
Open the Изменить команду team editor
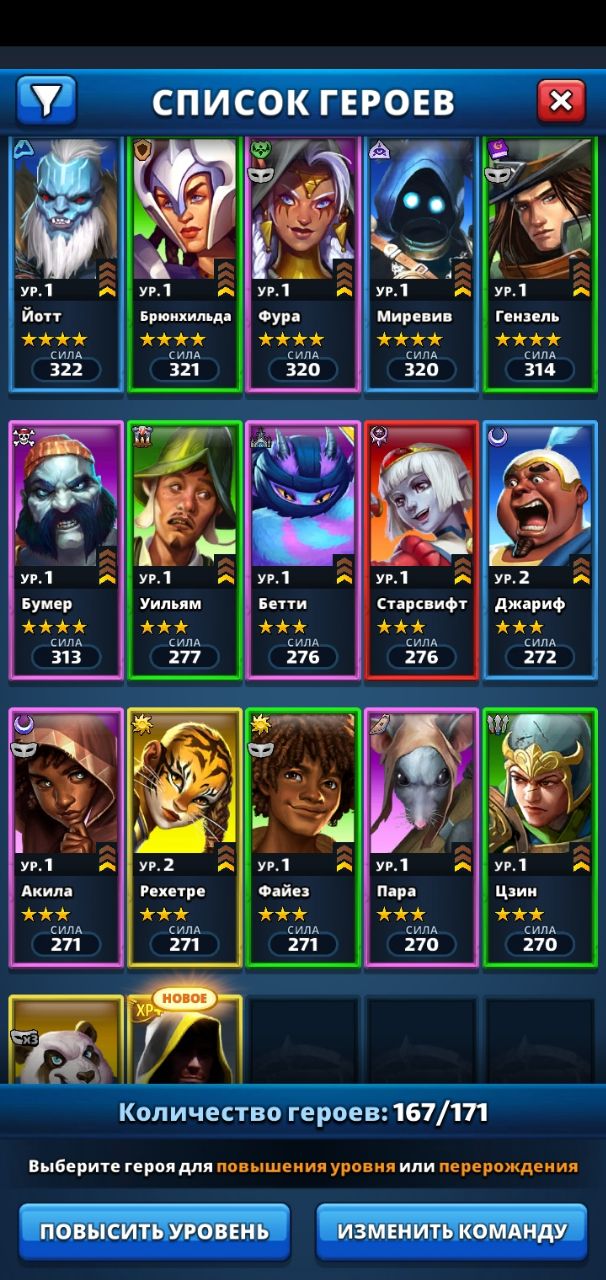point(452,1231)
